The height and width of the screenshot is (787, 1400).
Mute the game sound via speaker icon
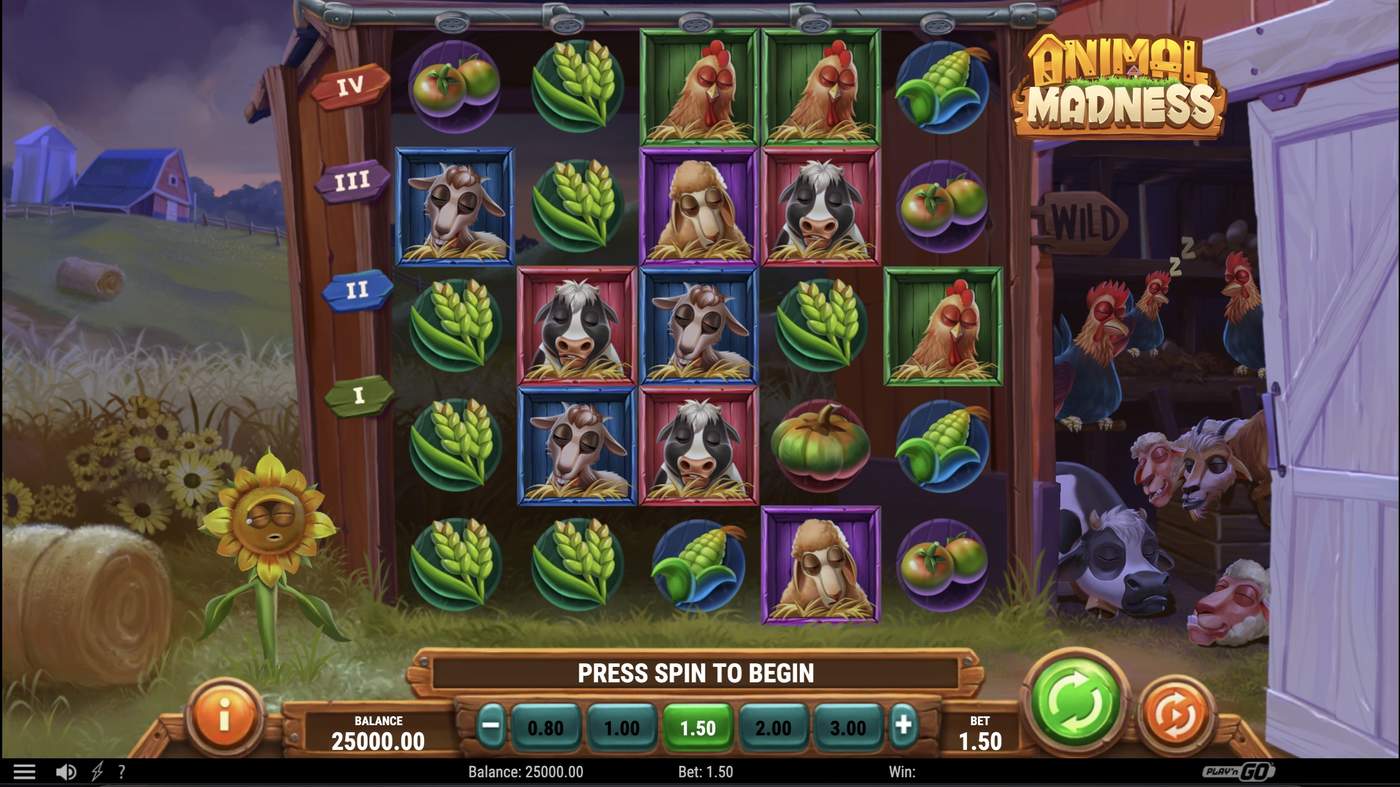(65, 770)
